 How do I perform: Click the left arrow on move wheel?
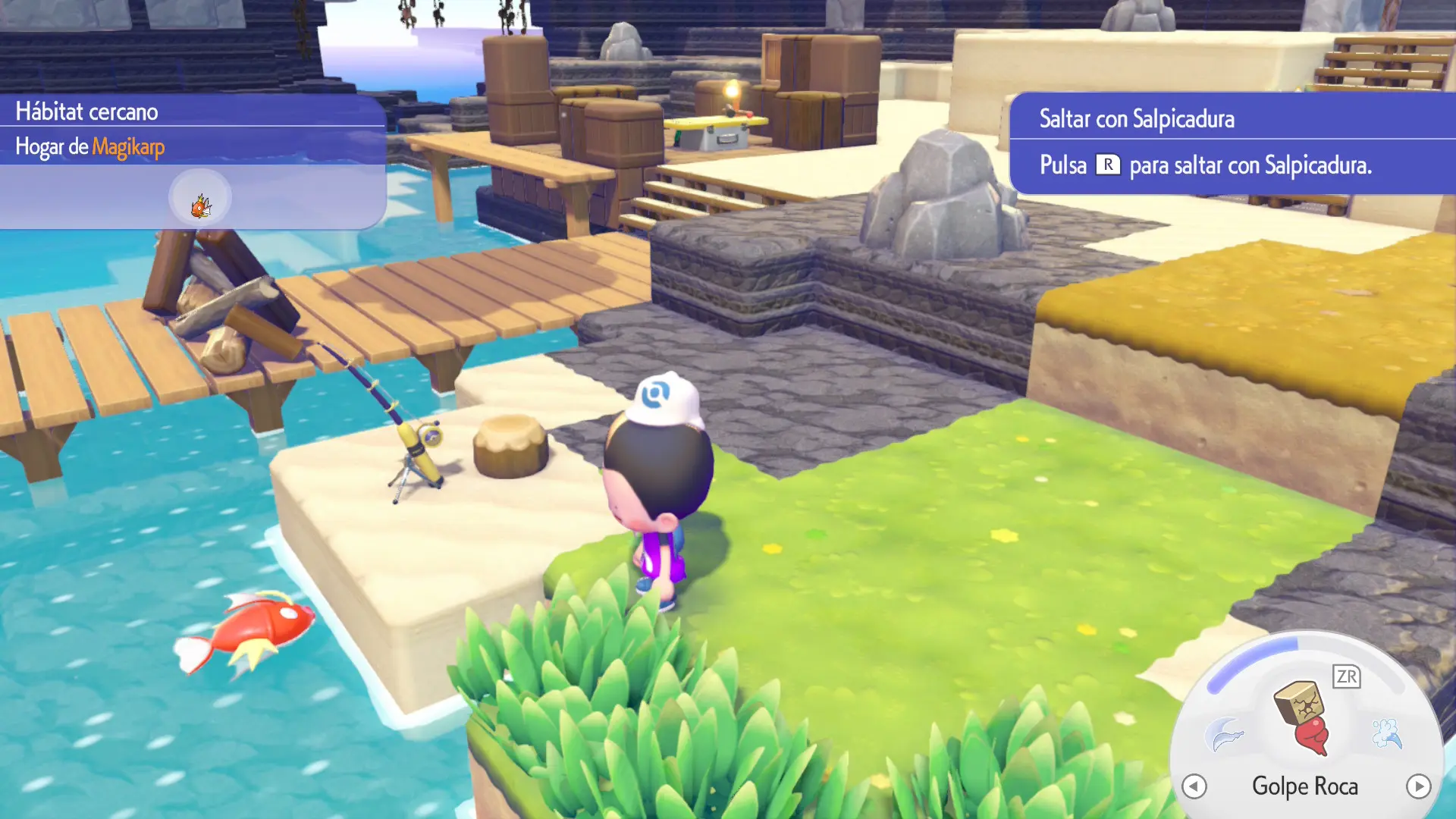point(1194,786)
